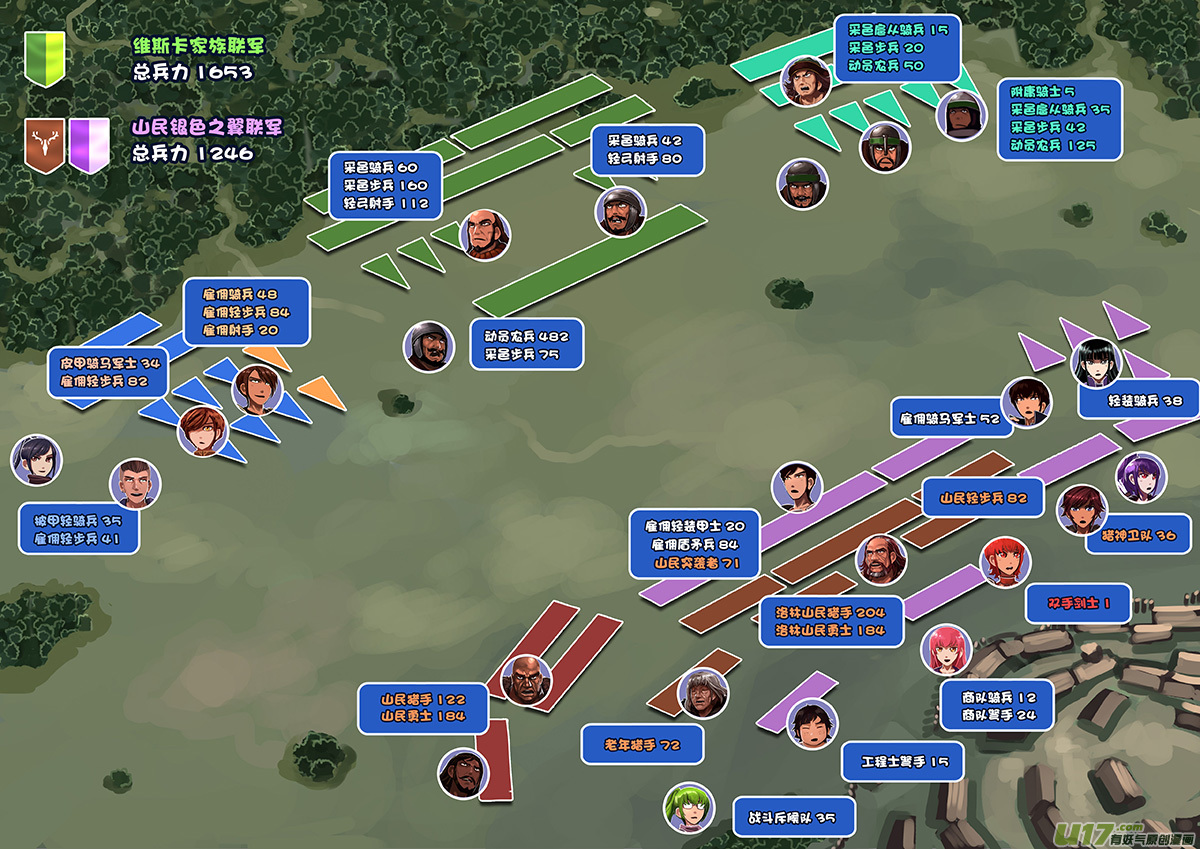Show the 老年猎手 72 unit label
Image resolution: width=1200 pixels, height=849 pixels.
(642, 745)
